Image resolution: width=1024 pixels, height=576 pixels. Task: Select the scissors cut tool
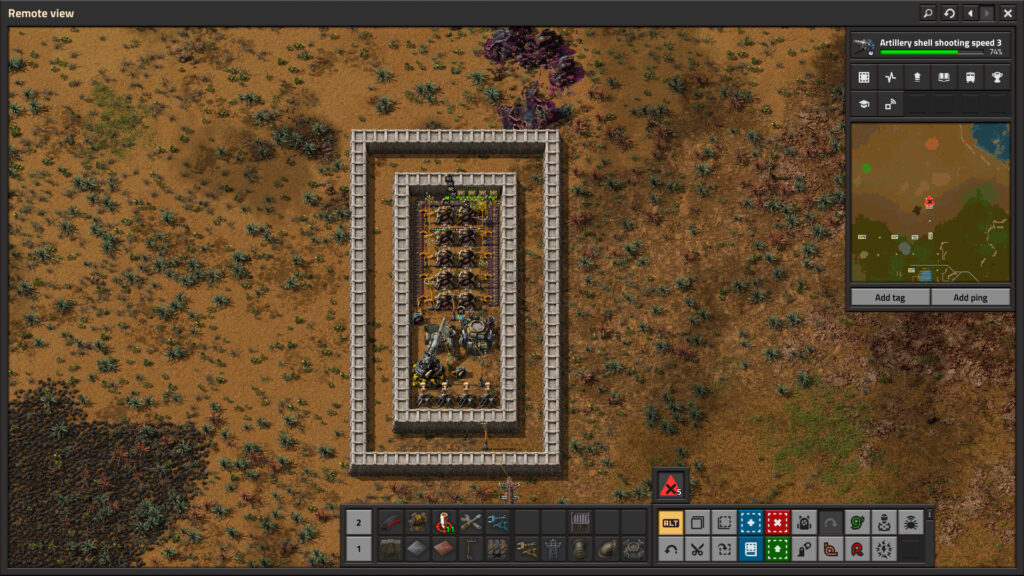698,548
